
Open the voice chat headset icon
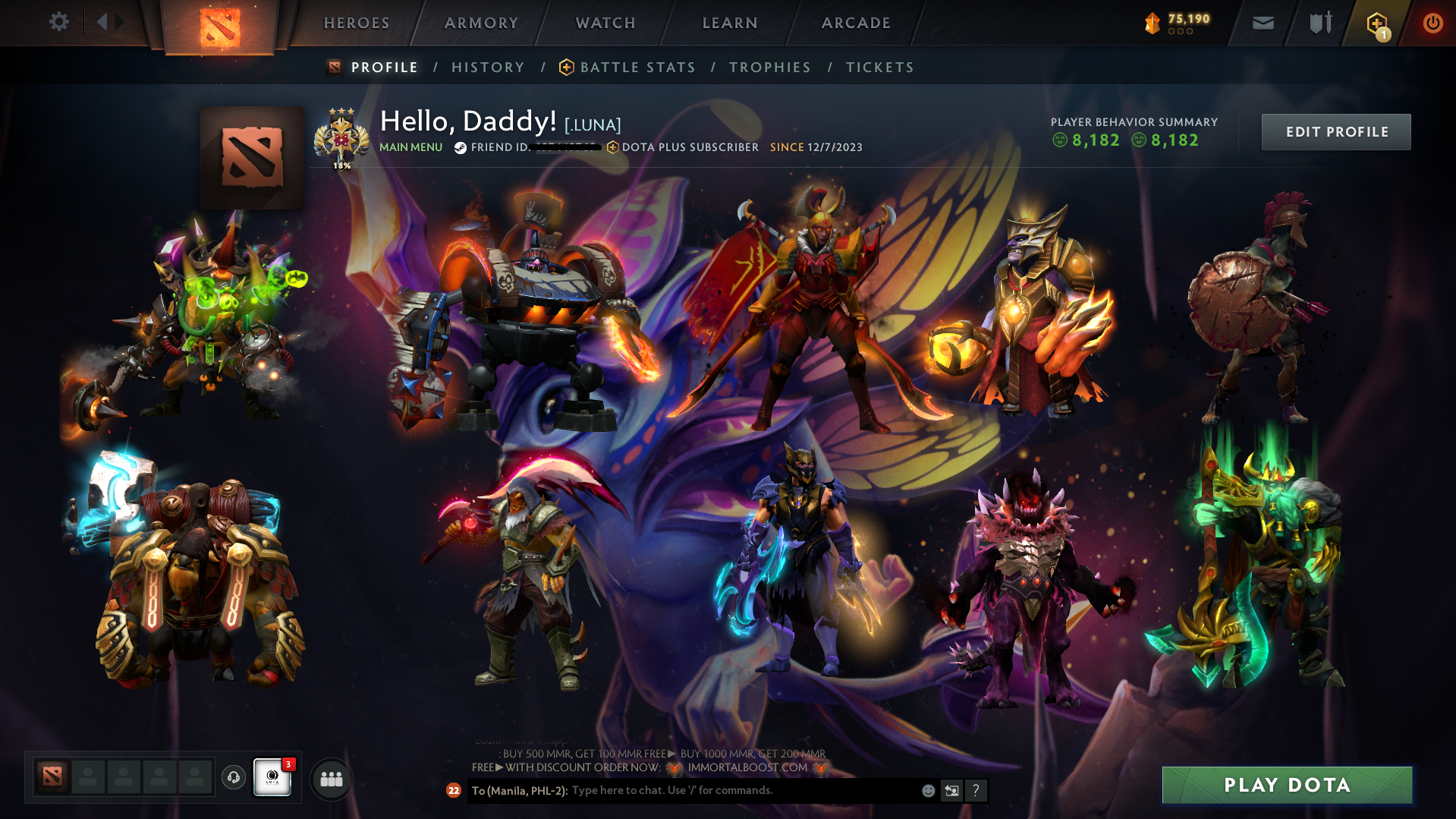233,778
